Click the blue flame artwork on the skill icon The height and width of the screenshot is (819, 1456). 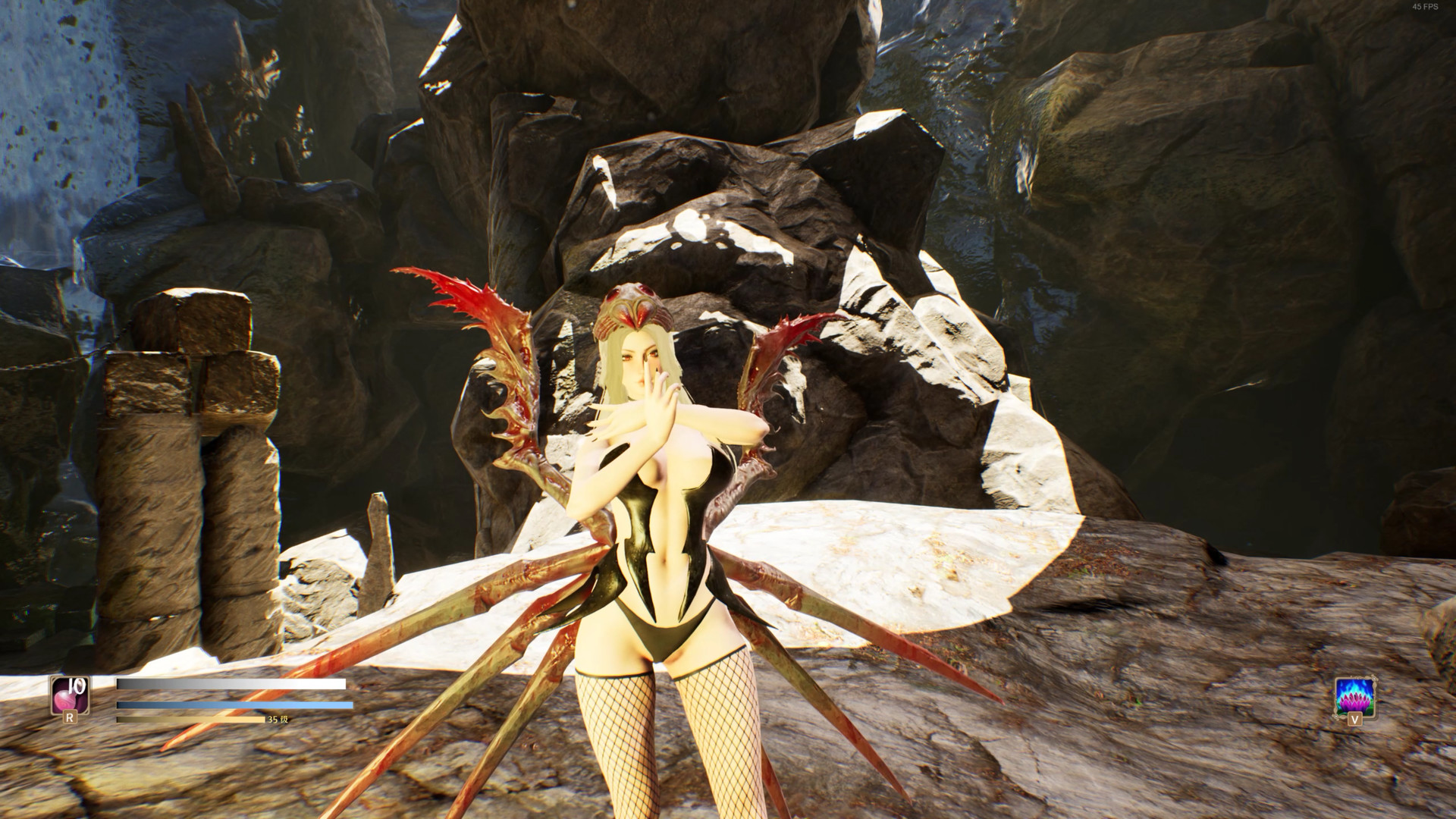coord(1355,686)
